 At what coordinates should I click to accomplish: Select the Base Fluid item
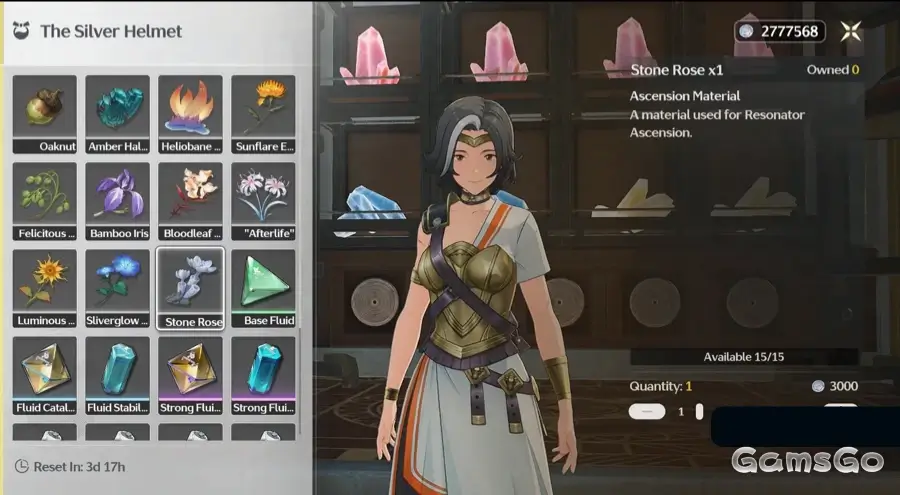264,288
